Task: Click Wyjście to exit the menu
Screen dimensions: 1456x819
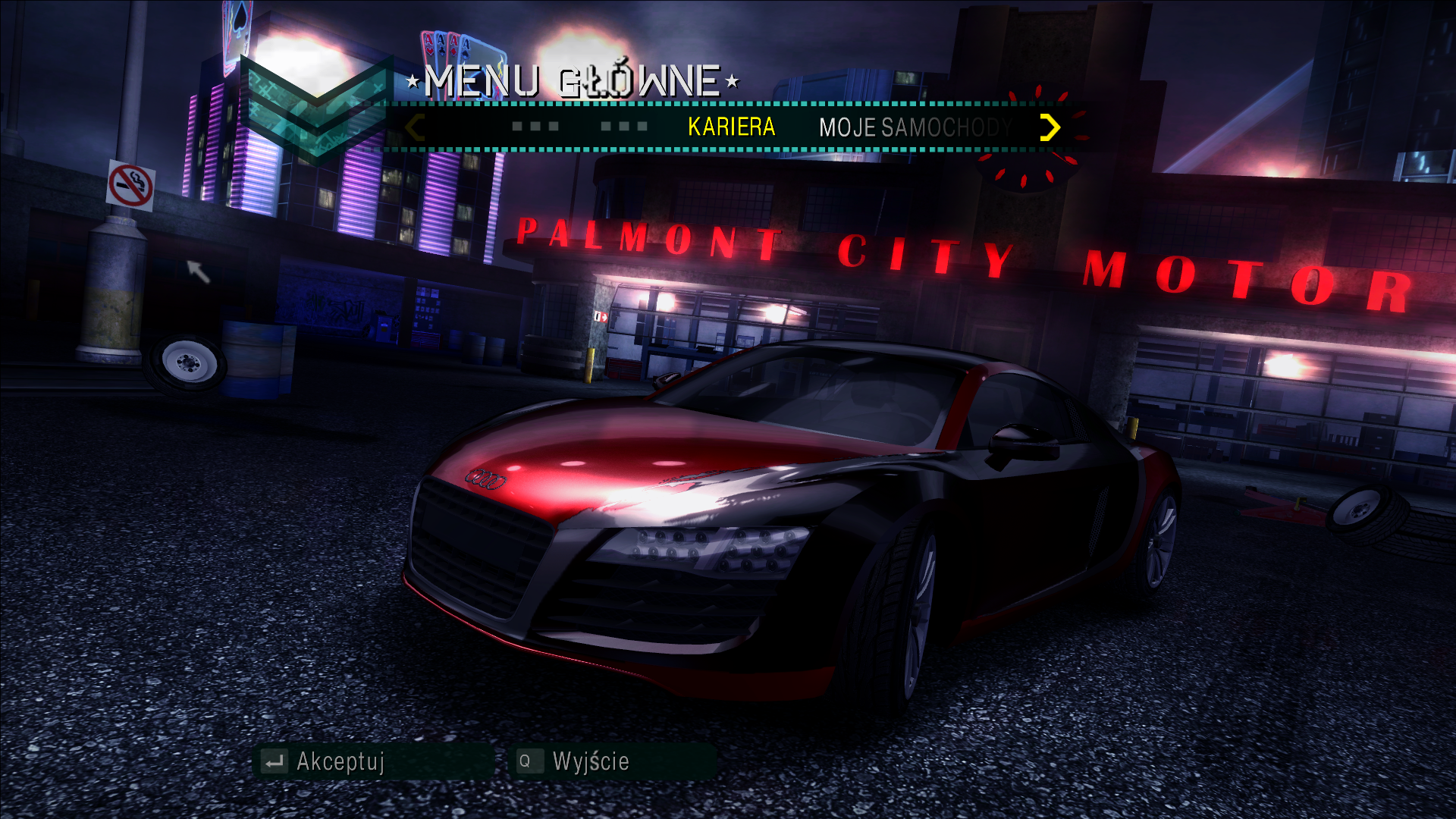Action: pyautogui.click(x=590, y=761)
